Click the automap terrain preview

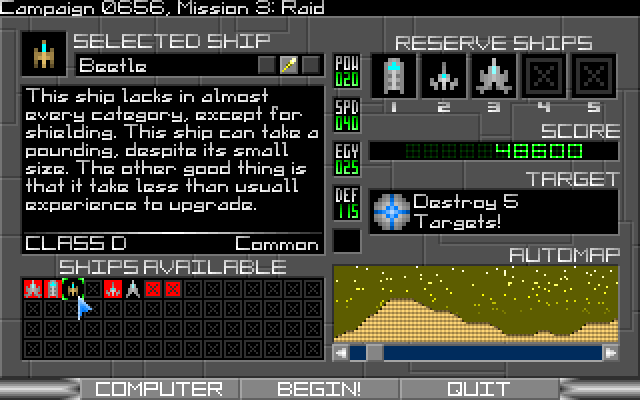coord(477,305)
